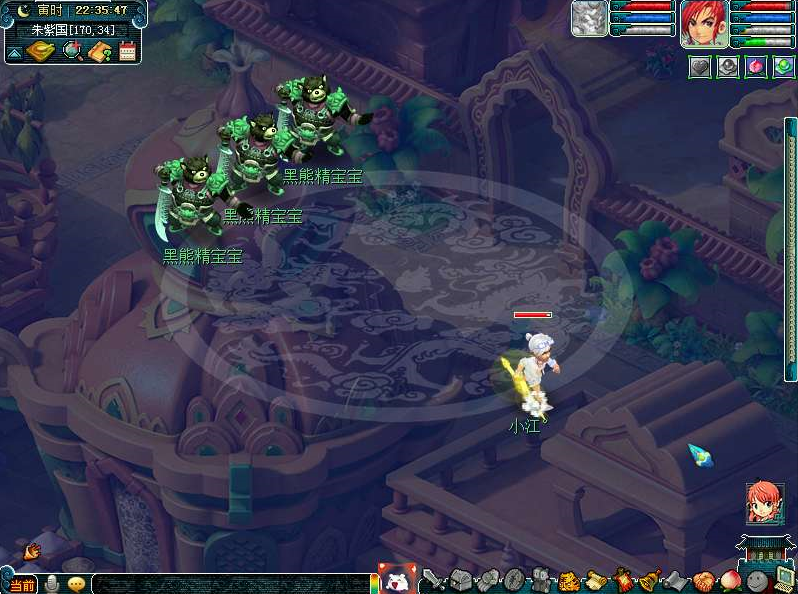Toggle the microphone voice button
The height and width of the screenshot is (594, 798).
(51, 584)
